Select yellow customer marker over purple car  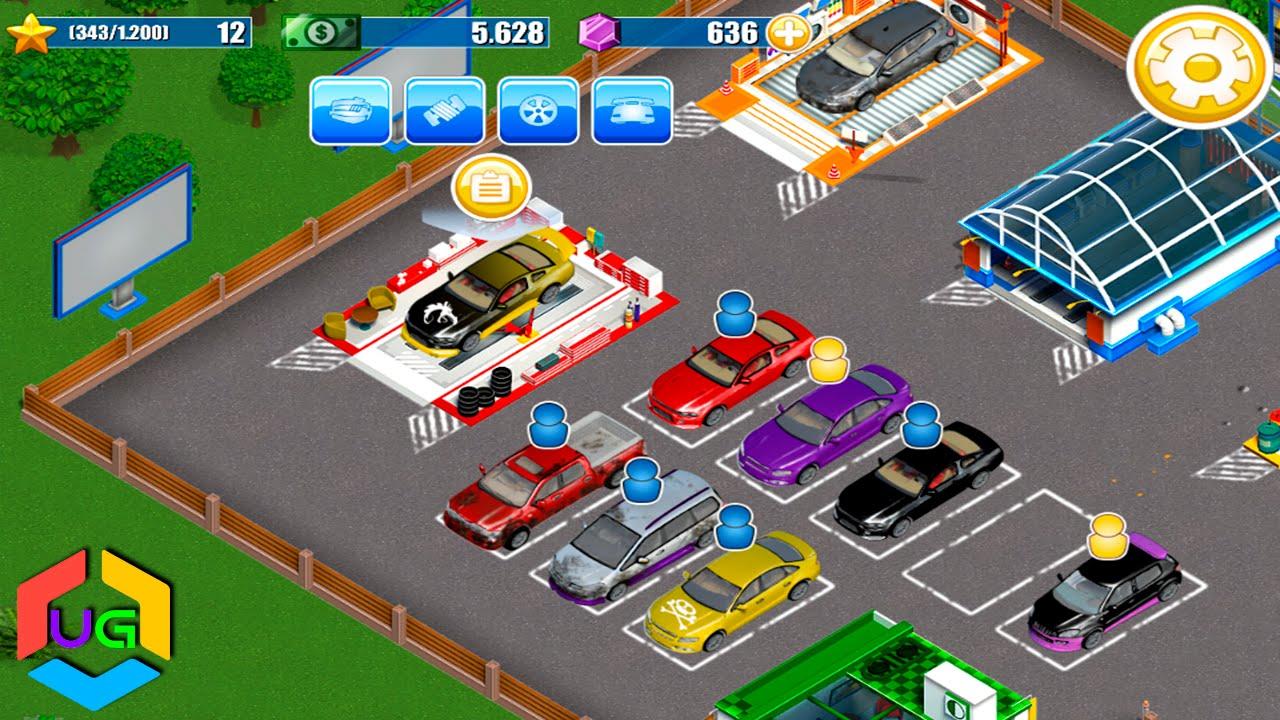tap(828, 361)
